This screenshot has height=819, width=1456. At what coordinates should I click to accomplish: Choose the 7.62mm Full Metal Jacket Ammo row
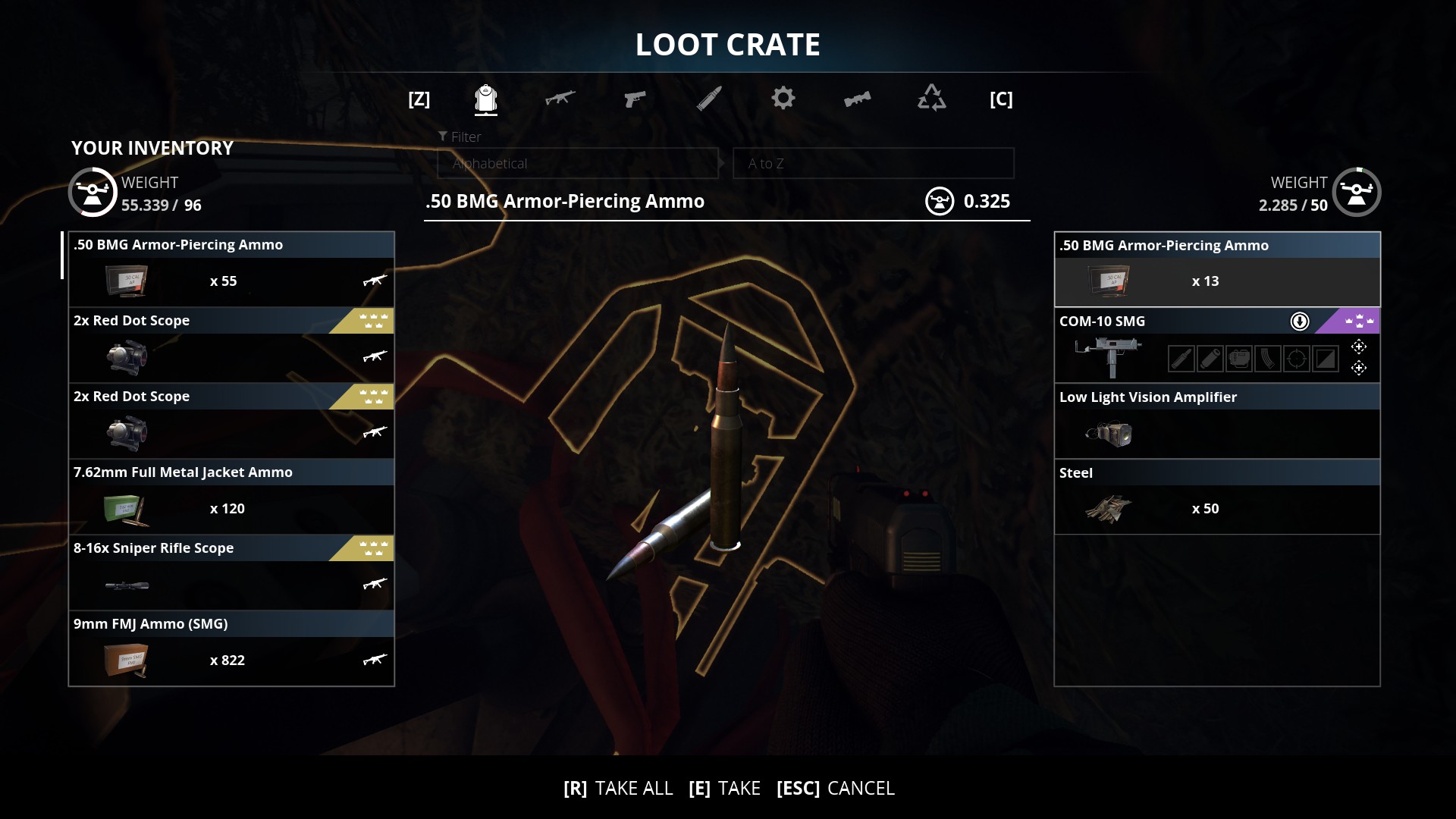pyautogui.click(x=231, y=497)
